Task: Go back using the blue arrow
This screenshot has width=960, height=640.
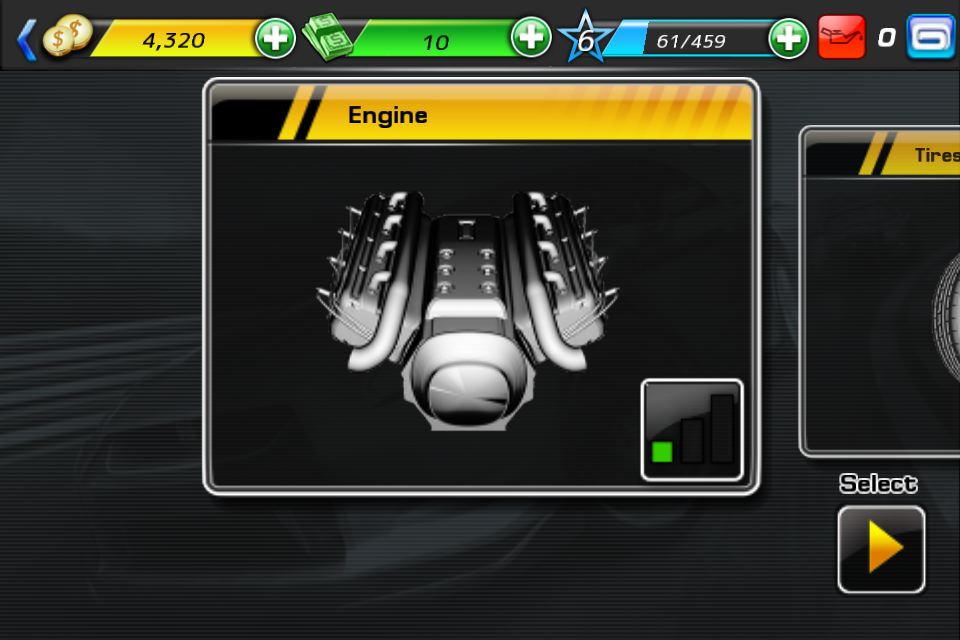Action: click(27, 39)
